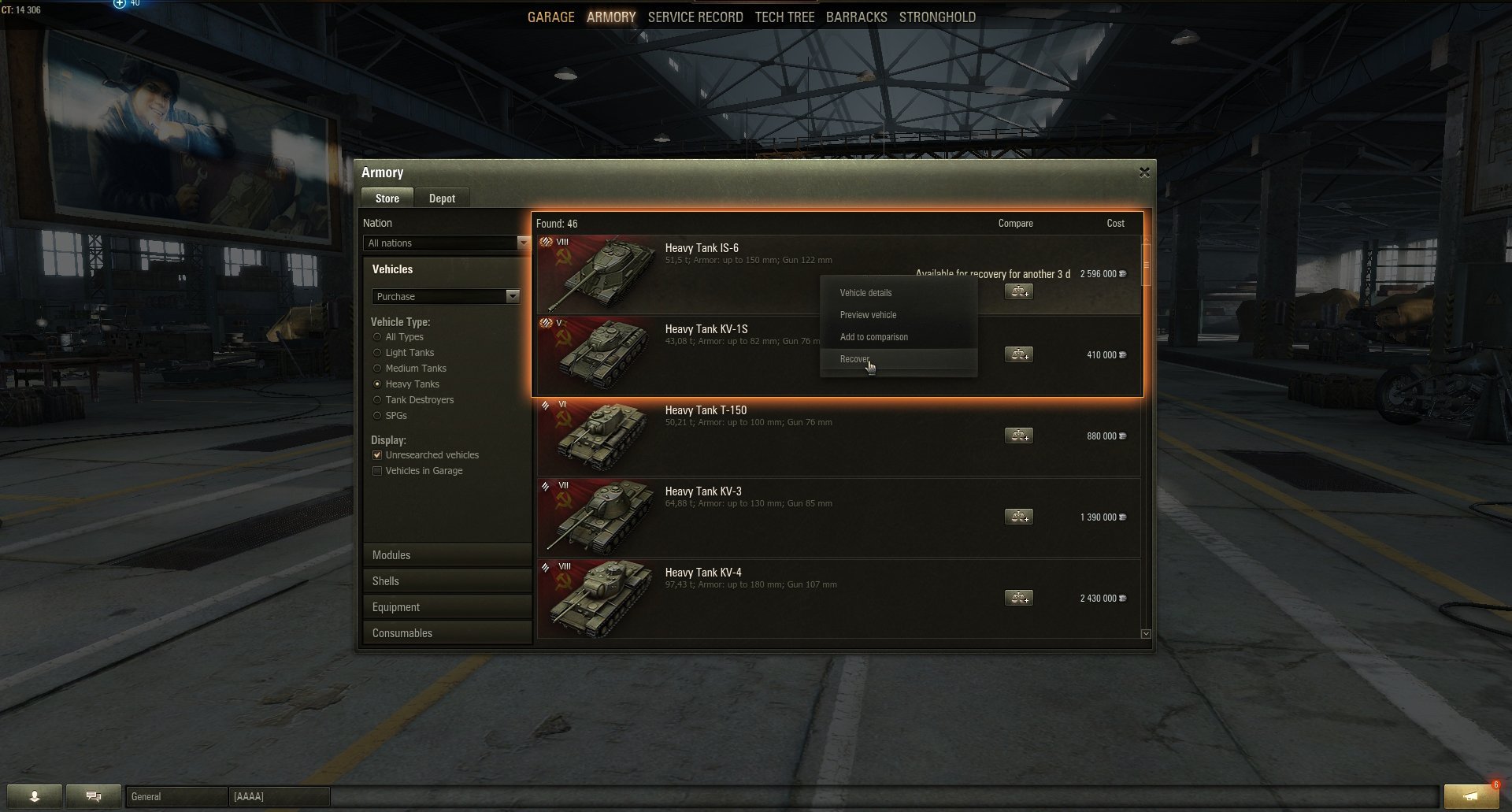Add Heavy Tank KV-4 to comparison
The height and width of the screenshot is (812, 1512).
point(1018,599)
